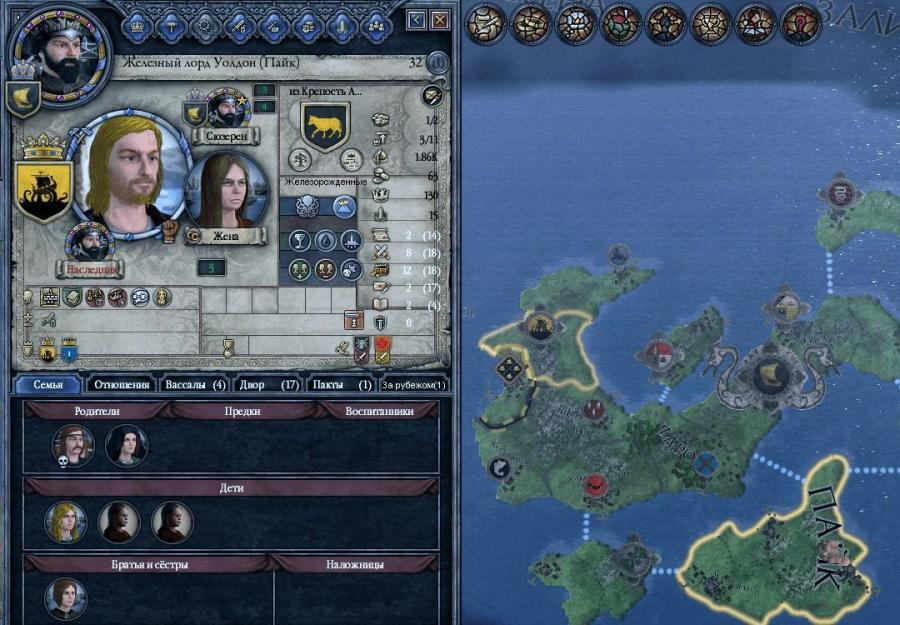Go back to the previous character
Viewport: 900px width, 625px height.
coord(417,20)
